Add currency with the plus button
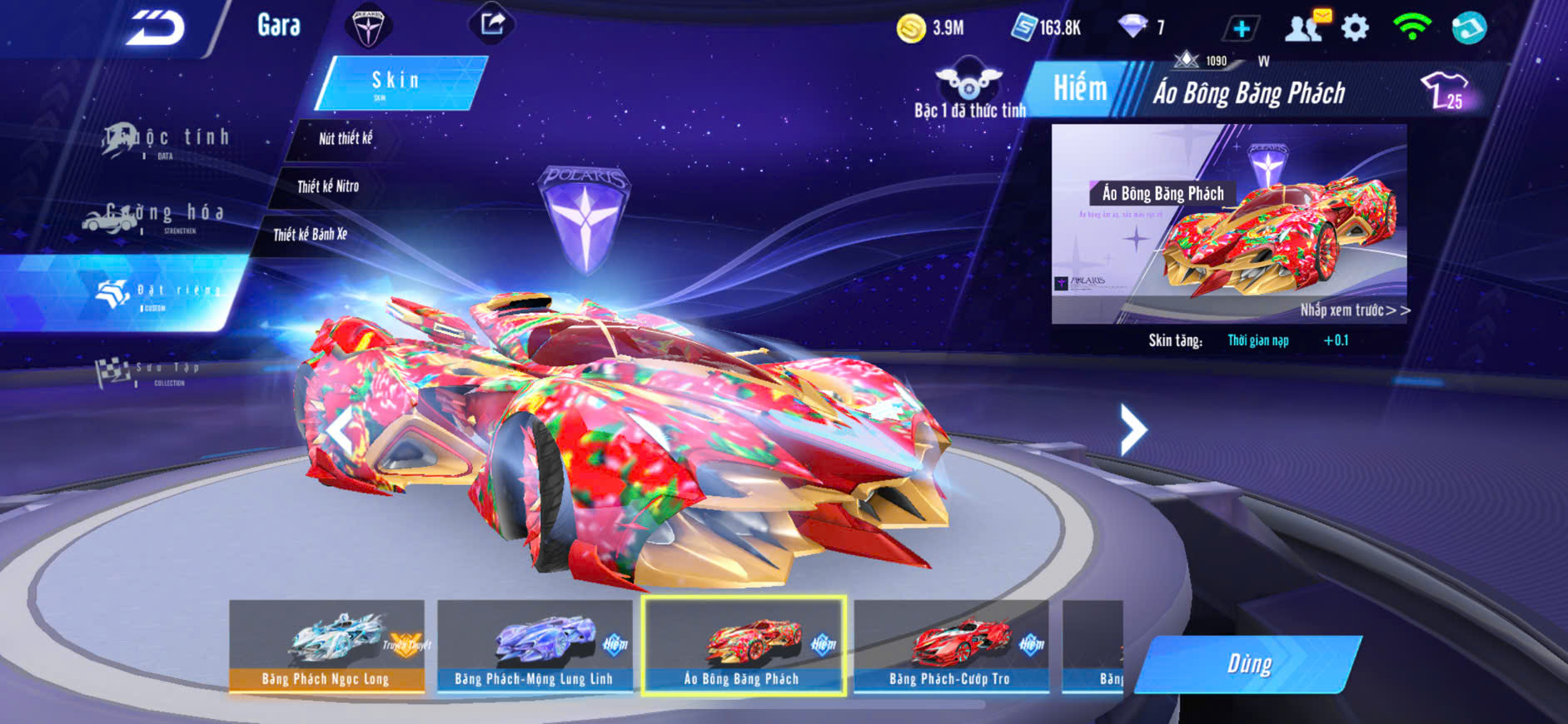 click(1241, 29)
